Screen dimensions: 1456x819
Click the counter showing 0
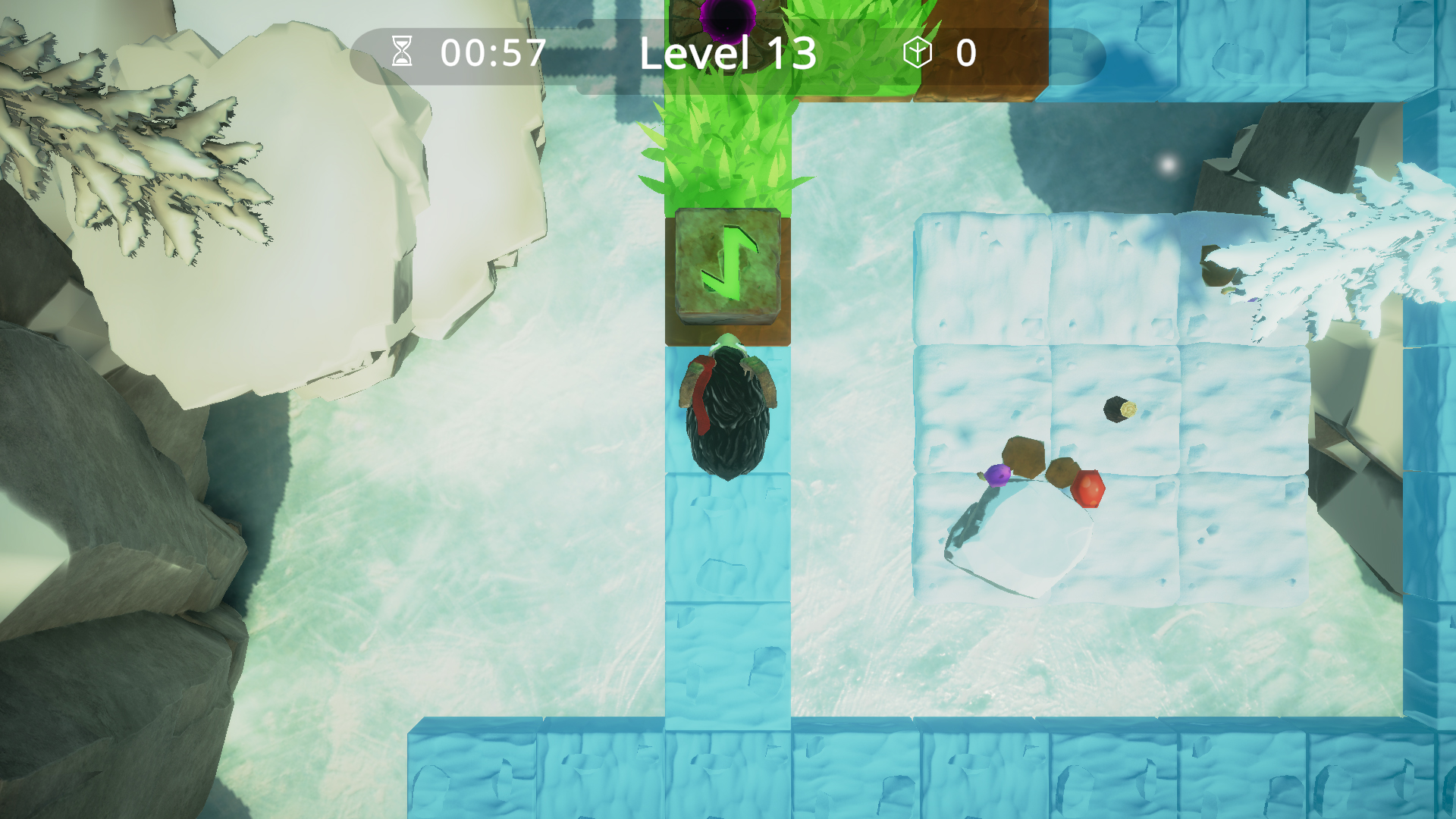(965, 52)
